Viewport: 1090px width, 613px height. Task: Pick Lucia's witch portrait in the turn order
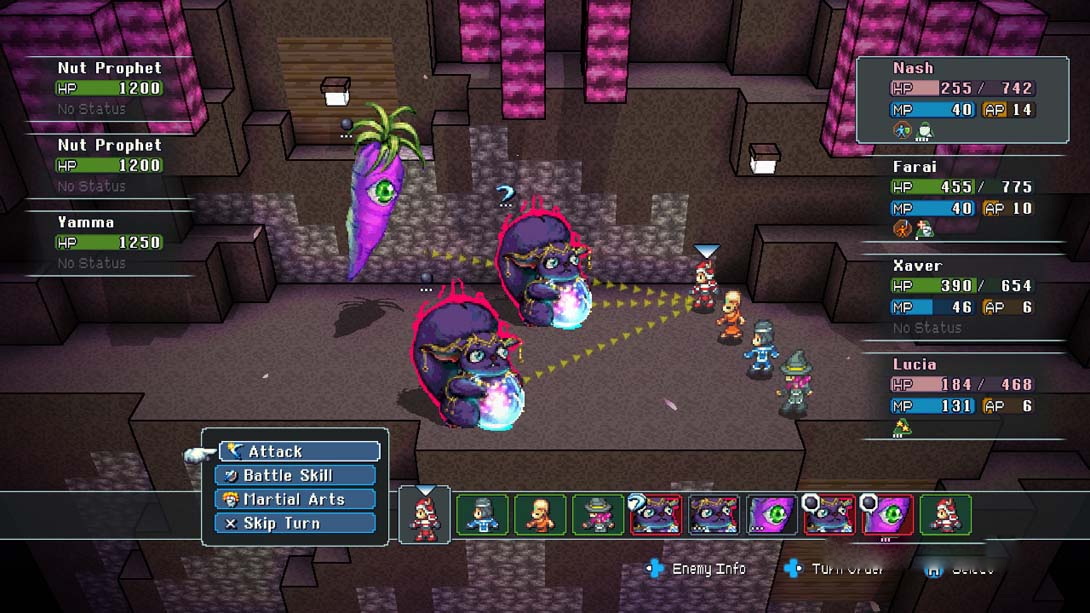coord(598,514)
